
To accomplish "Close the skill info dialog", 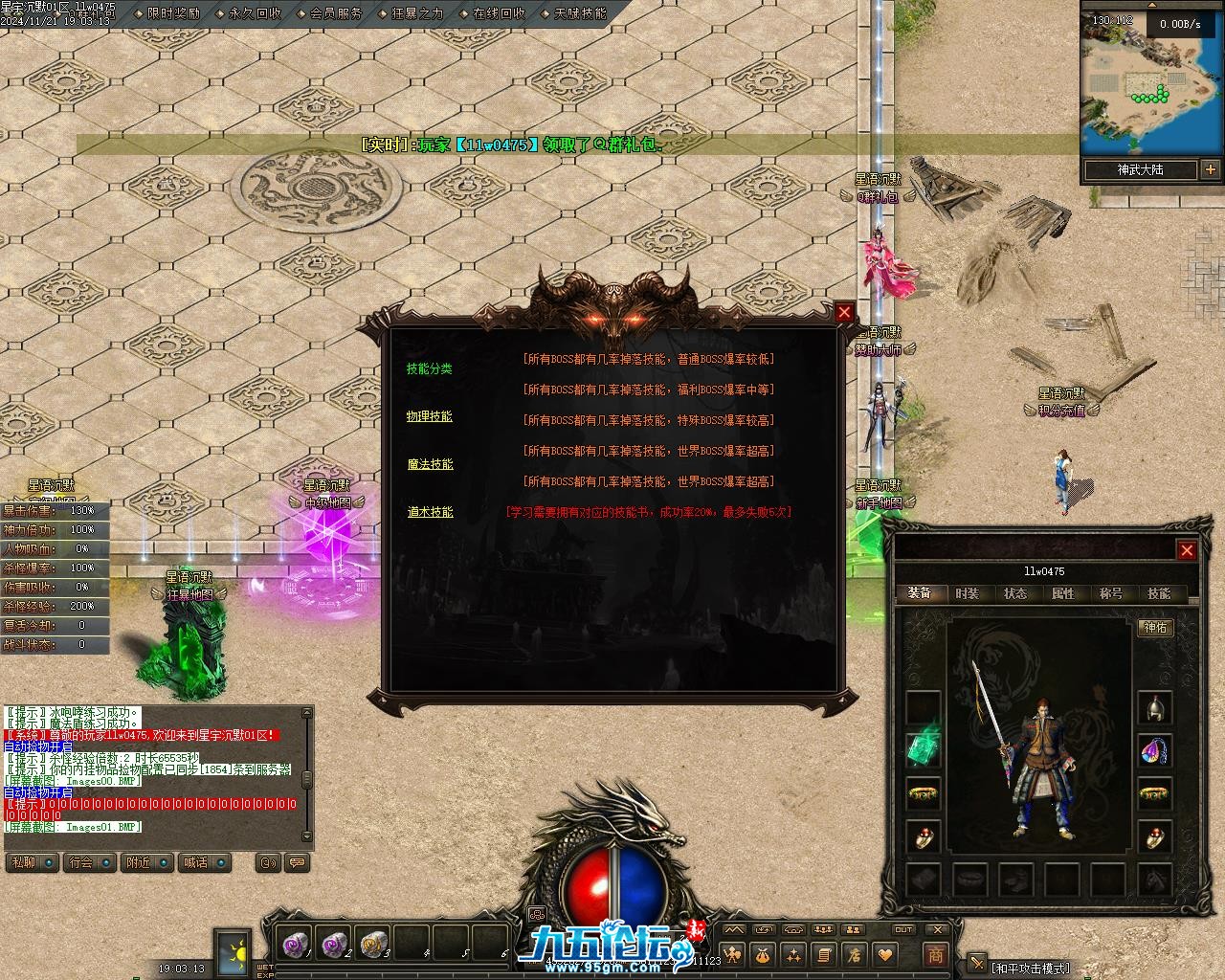I will tap(843, 312).
